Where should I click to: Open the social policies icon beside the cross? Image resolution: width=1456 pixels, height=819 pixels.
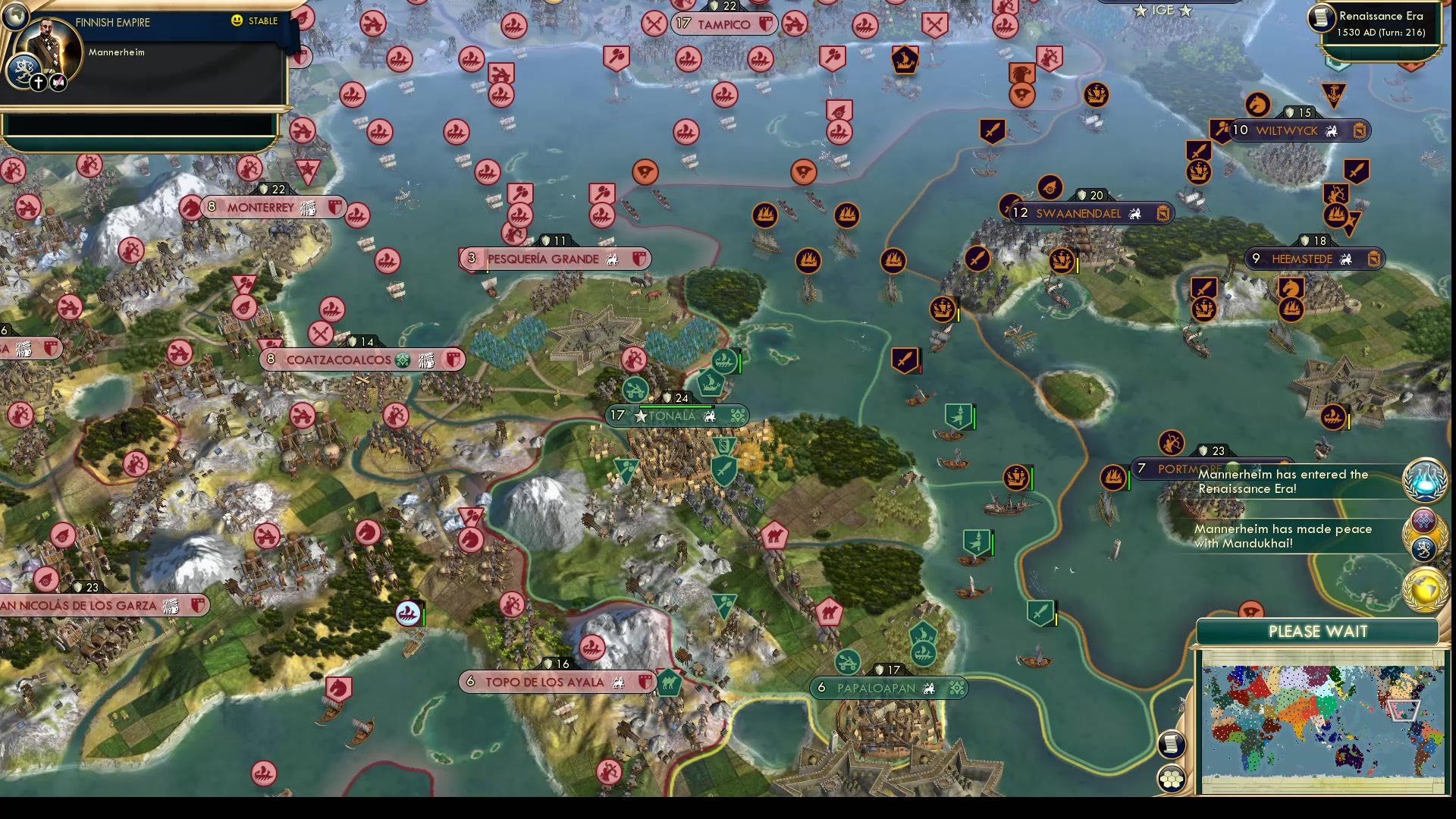click(x=58, y=82)
